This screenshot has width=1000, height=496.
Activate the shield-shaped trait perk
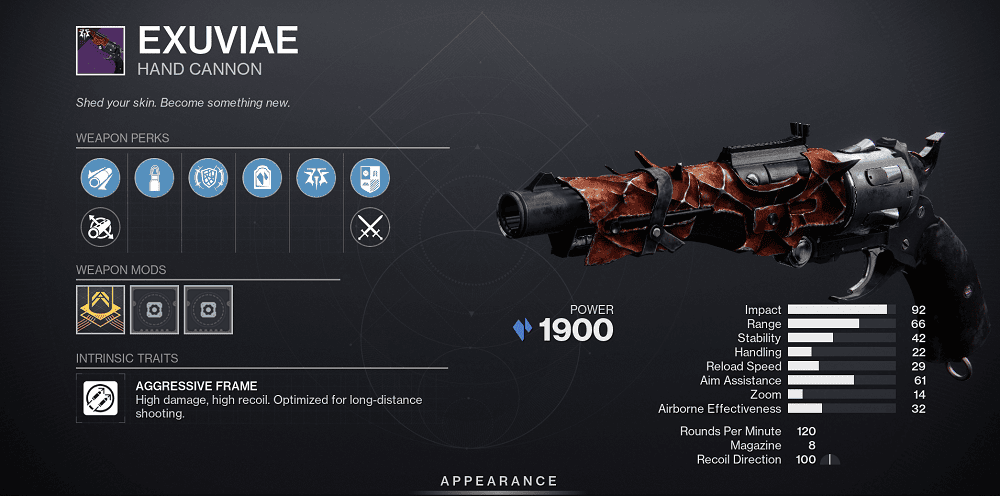pyautogui.click(x=208, y=179)
